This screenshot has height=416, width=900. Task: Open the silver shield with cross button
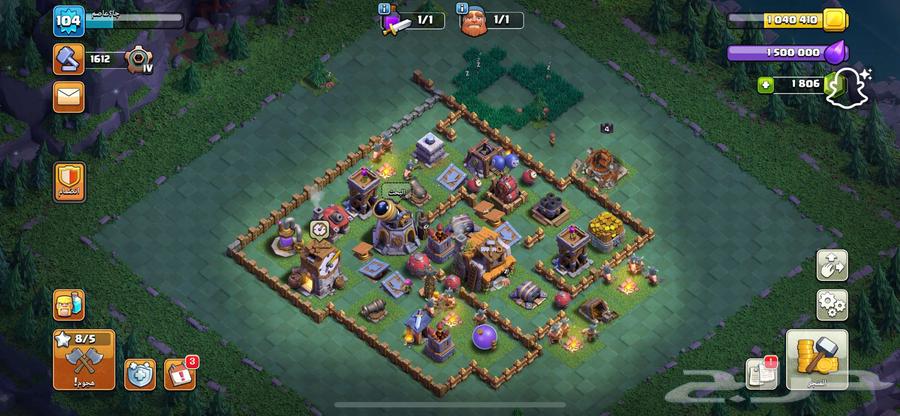tap(139, 374)
